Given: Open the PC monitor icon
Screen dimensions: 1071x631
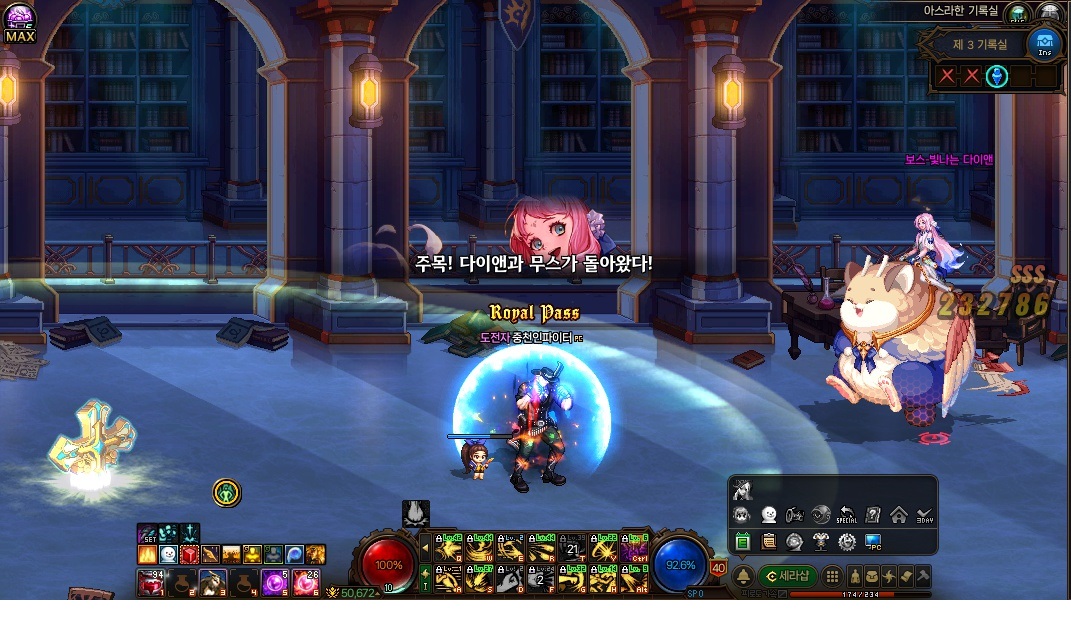Looking at the screenshot, I should pyautogui.click(x=873, y=542).
